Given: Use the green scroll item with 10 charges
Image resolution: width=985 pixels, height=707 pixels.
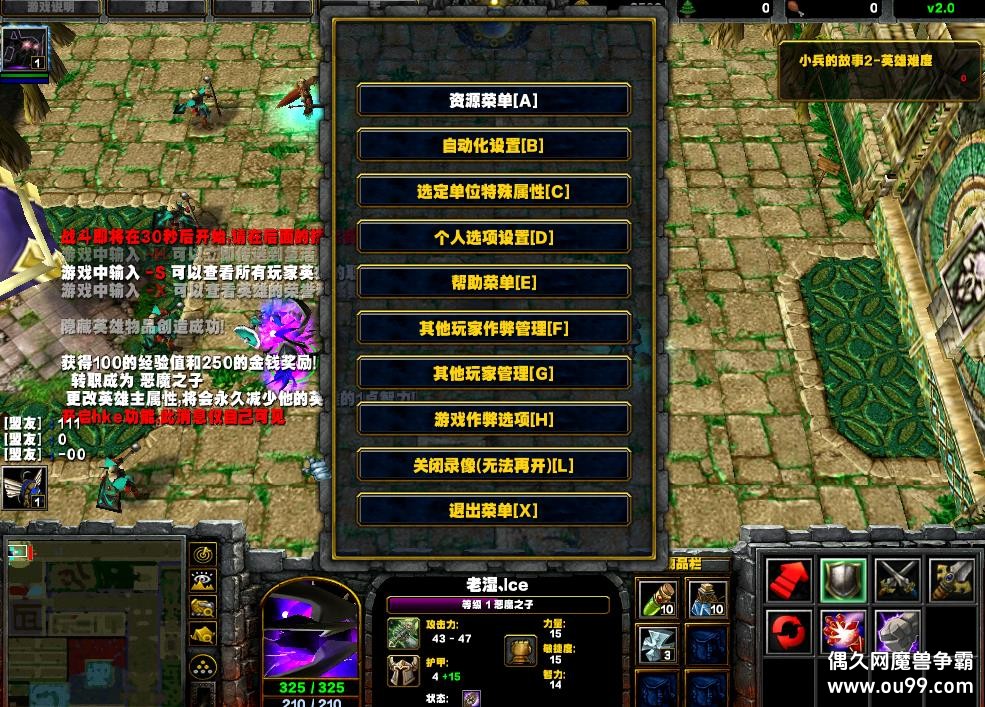Looking at the screenshot, I should (x=658, y=599).
